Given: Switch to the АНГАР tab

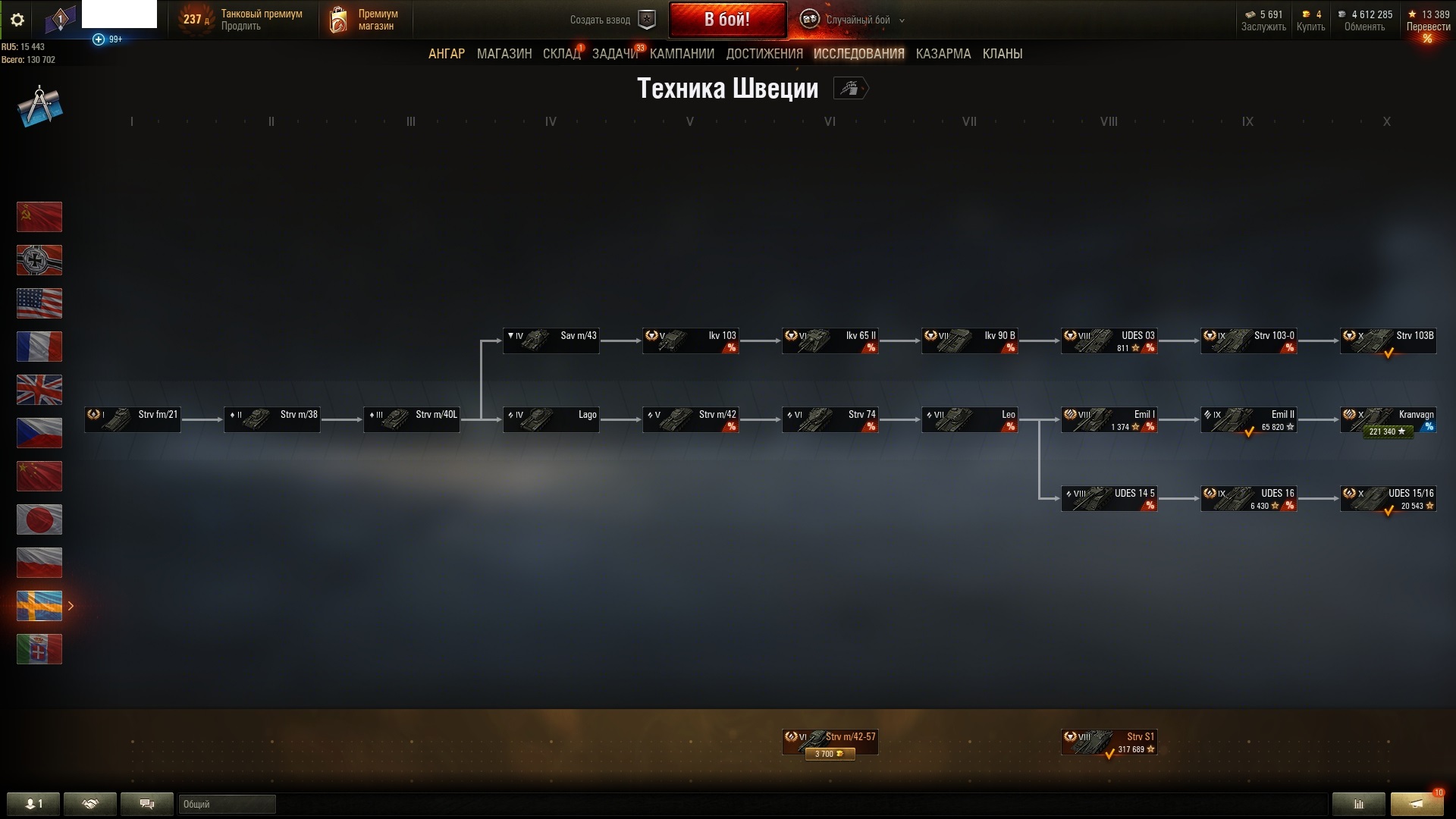Looking at the screenshot, I should [447, 54].
